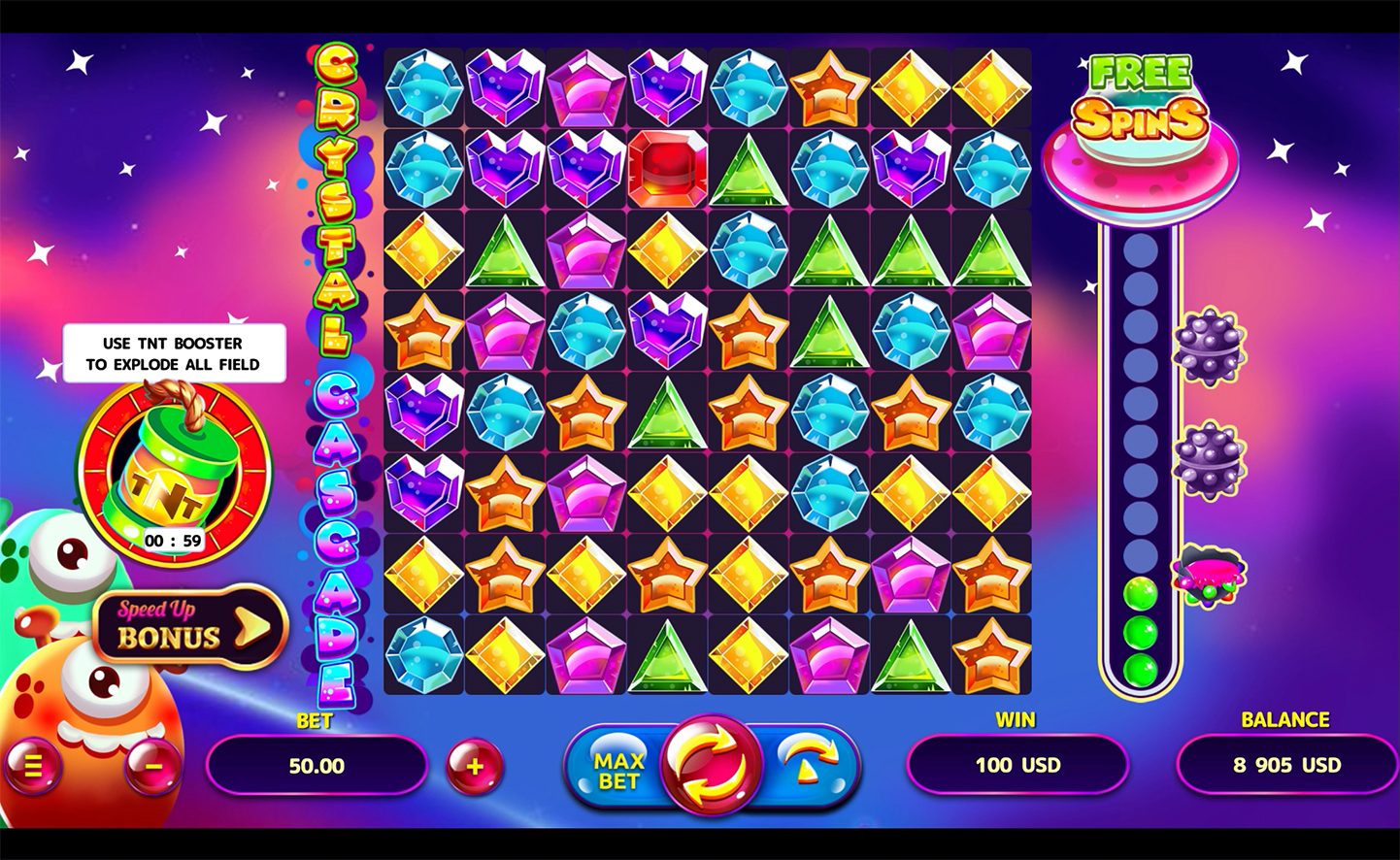Open the hamburger menu on the red orb
The image size is (1400, 860).
coord(36,766)
